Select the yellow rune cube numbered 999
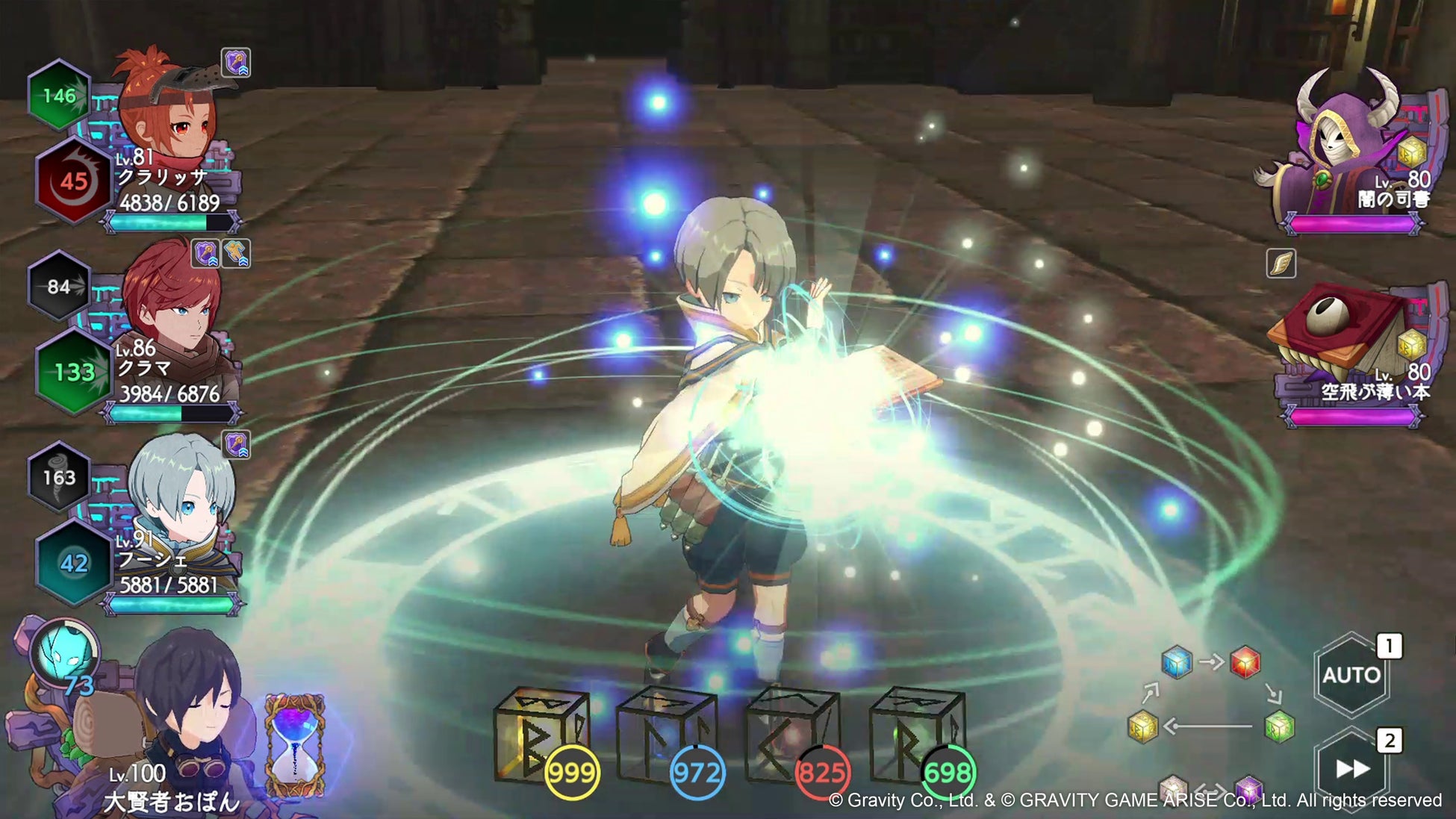This screenshot has height=819, width=1456. click(x=543, y=735)
